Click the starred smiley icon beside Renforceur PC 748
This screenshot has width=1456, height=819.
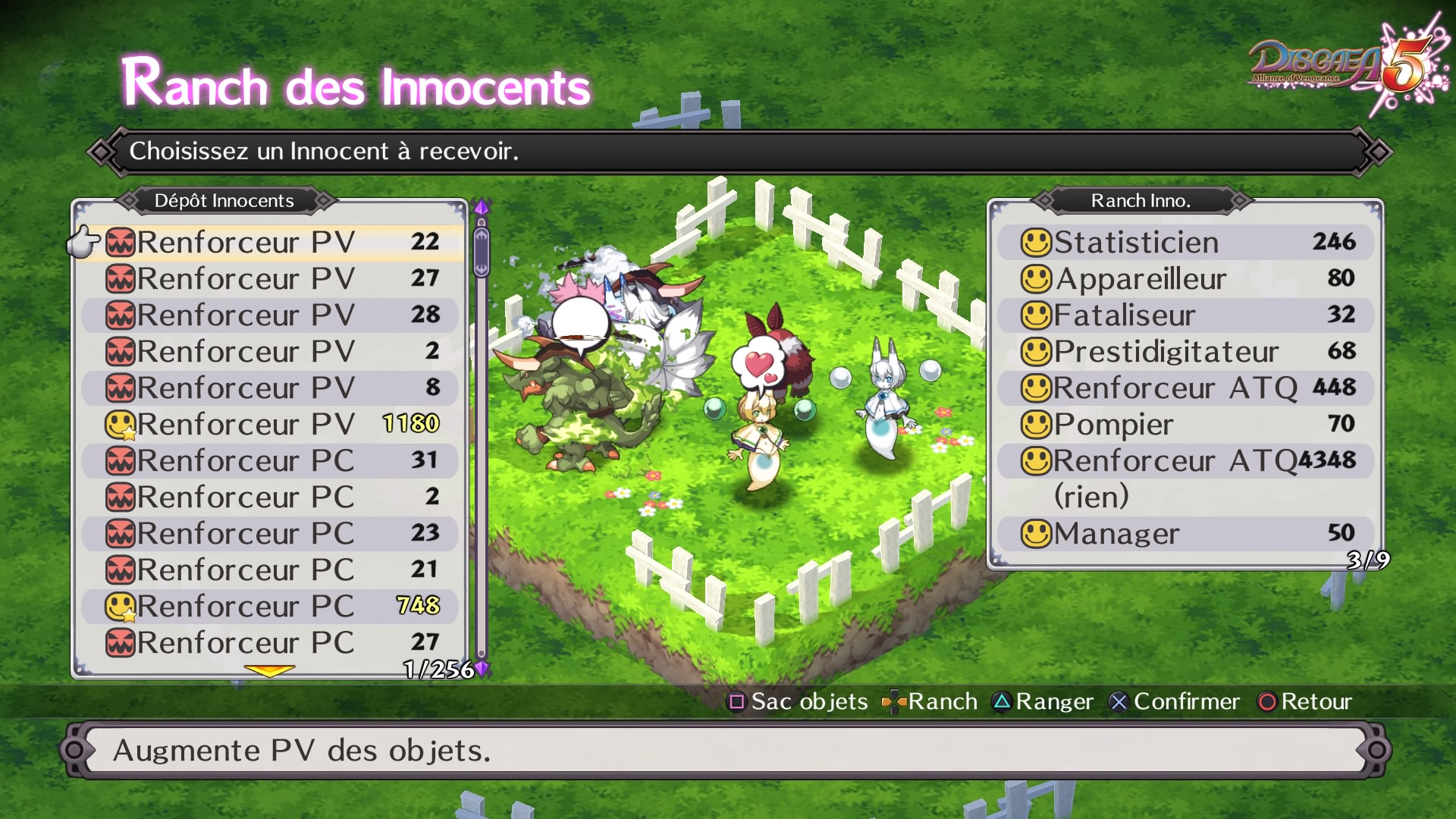point(121,606)
